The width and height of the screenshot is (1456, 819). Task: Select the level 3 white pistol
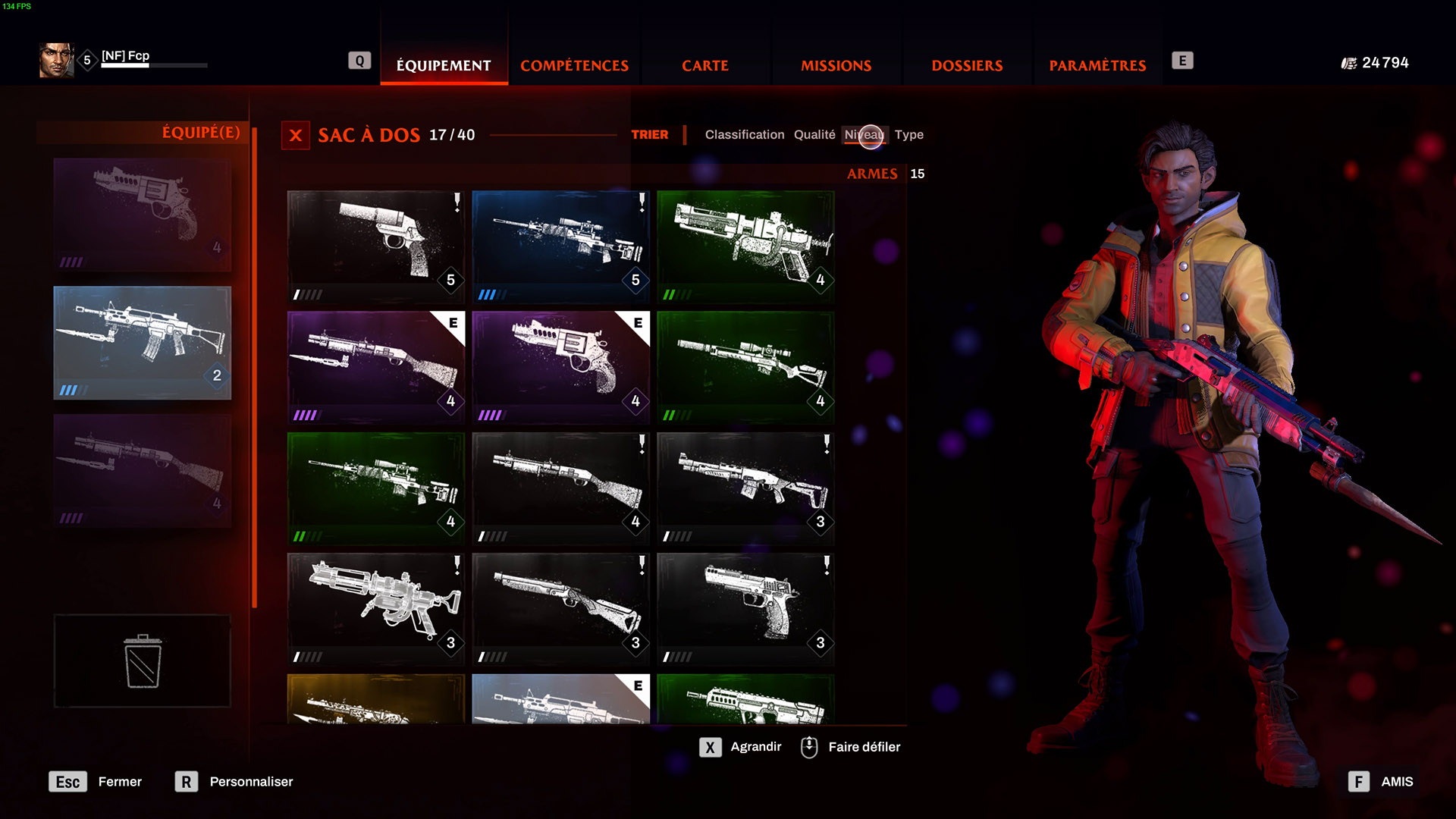coord(745,609)
